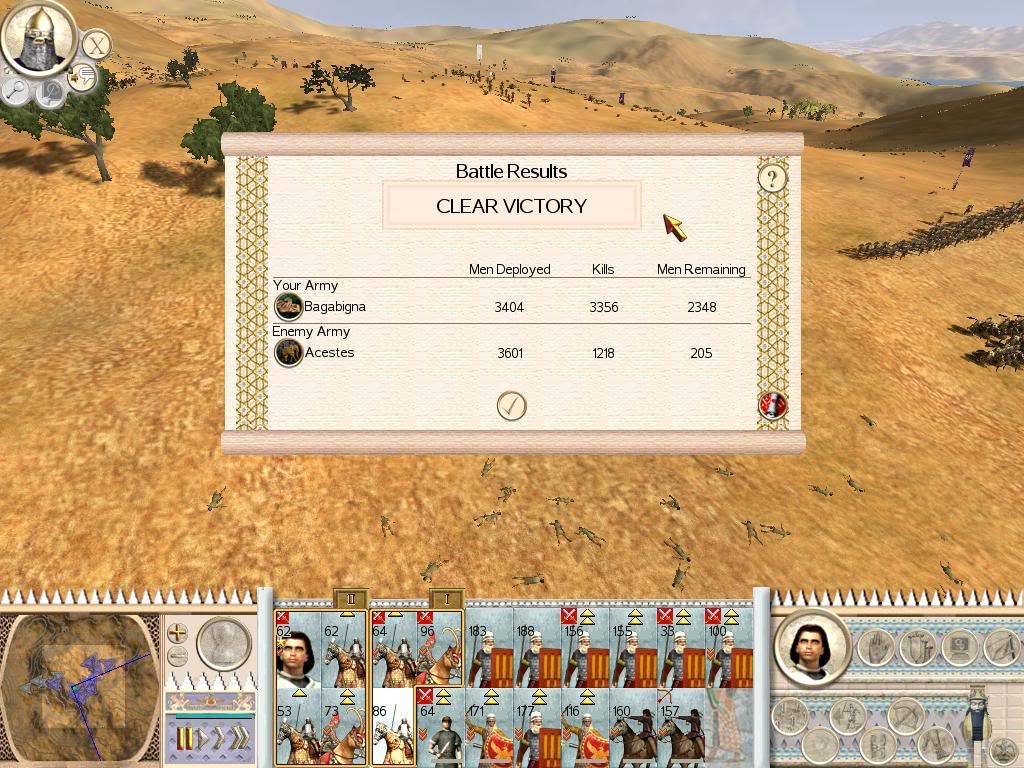Zoom out the minimap with the minus button
This screenshot has height=768, width=1024.
[x=177, y=657]
